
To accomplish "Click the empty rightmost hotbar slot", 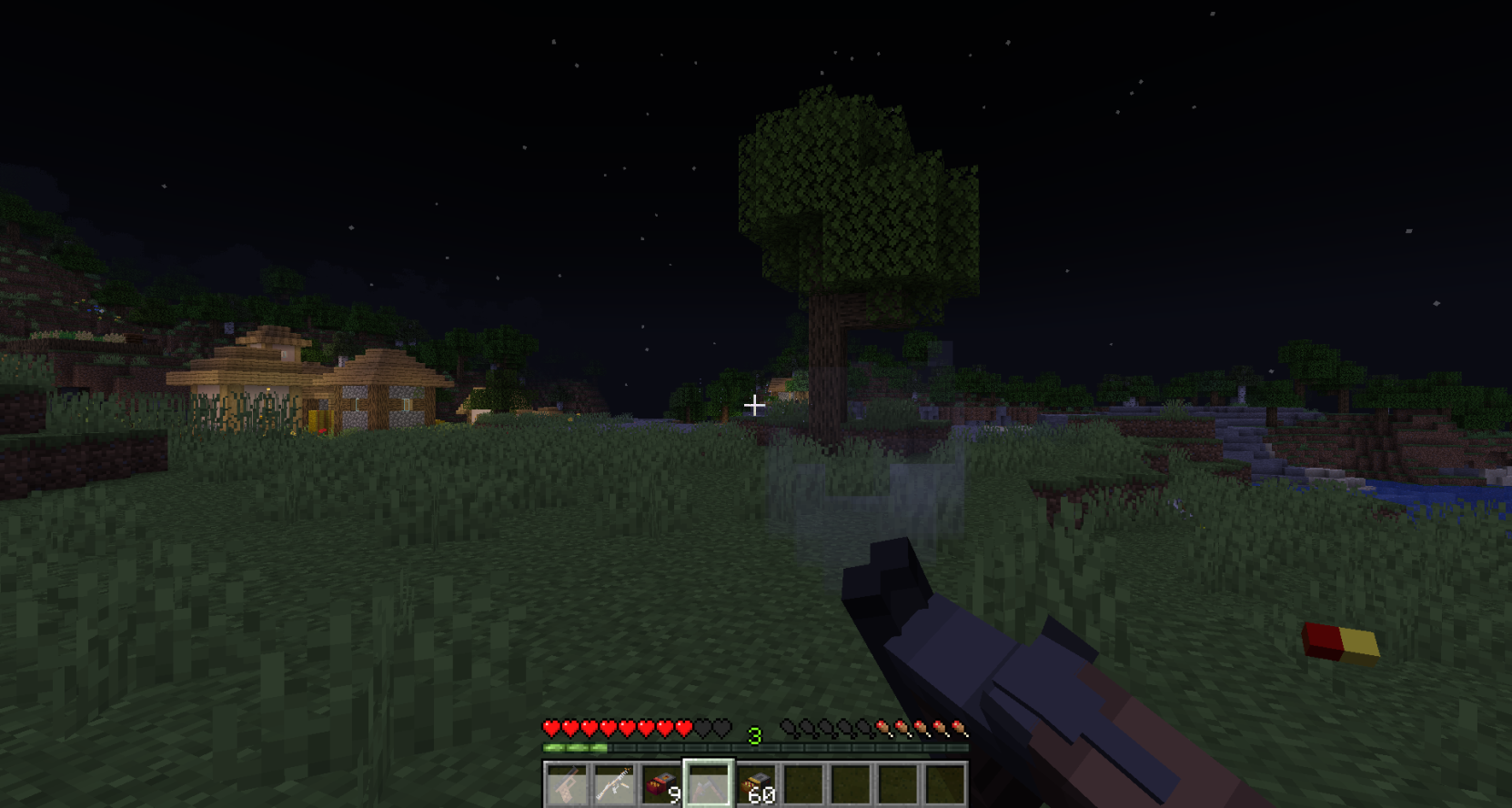I will click(944, 783).
